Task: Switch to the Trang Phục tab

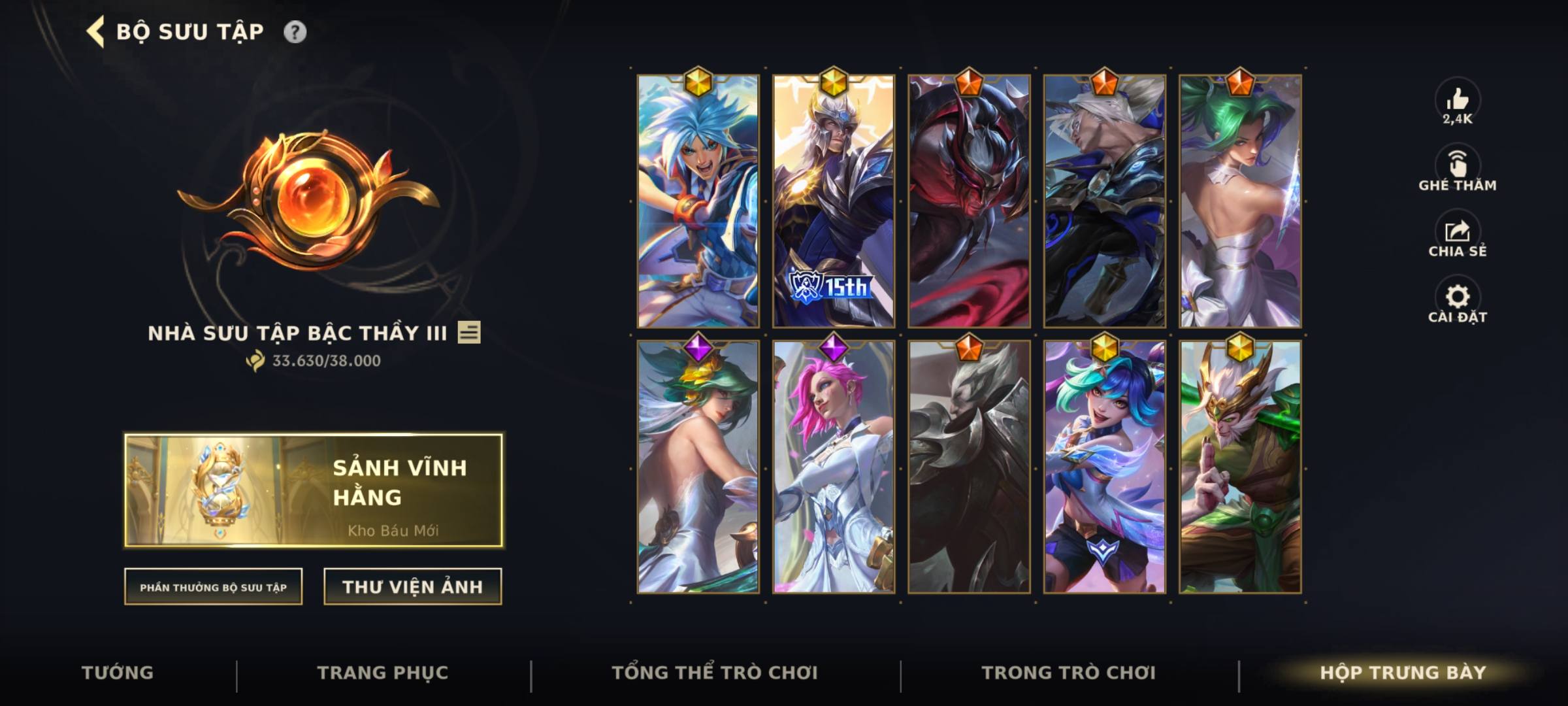Action: [x=383, y=672]
